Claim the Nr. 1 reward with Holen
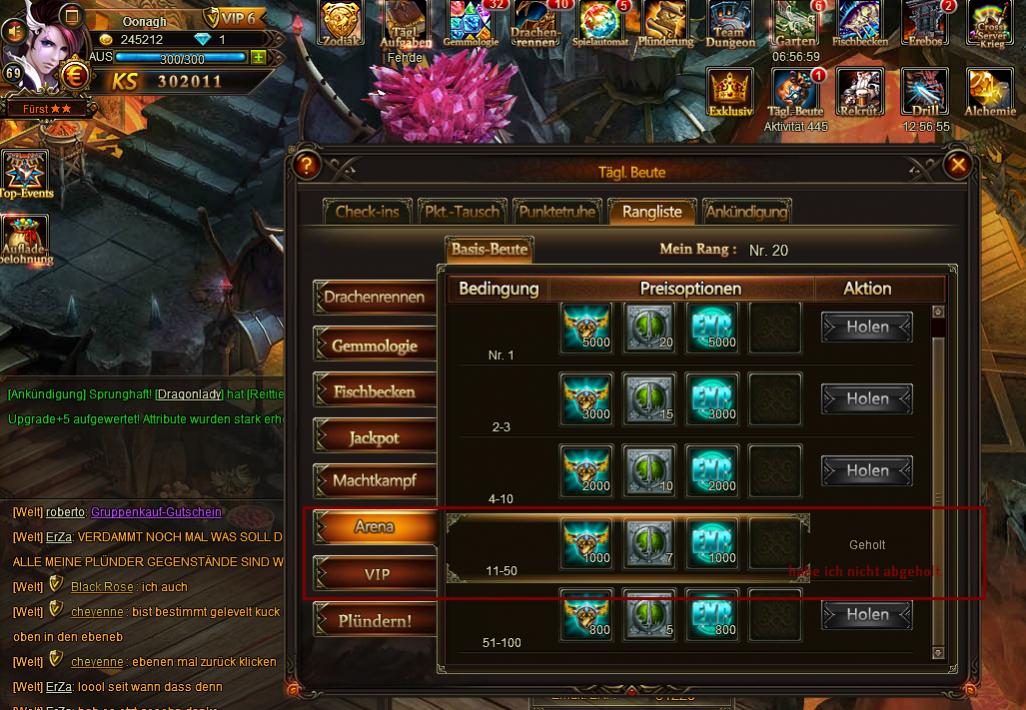This screenshot has width=1026, height=710. click(x=867, y=327)
